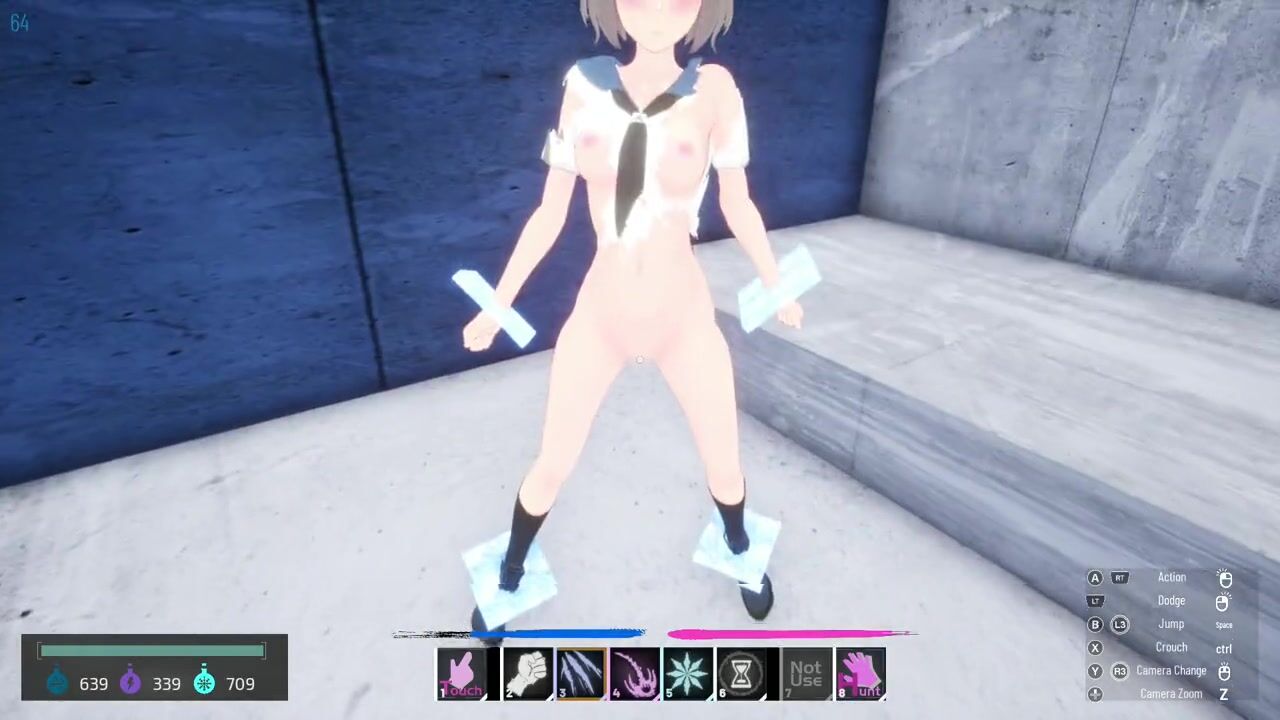Select the Hunt hand skill in slot 8

coord(860,673)
